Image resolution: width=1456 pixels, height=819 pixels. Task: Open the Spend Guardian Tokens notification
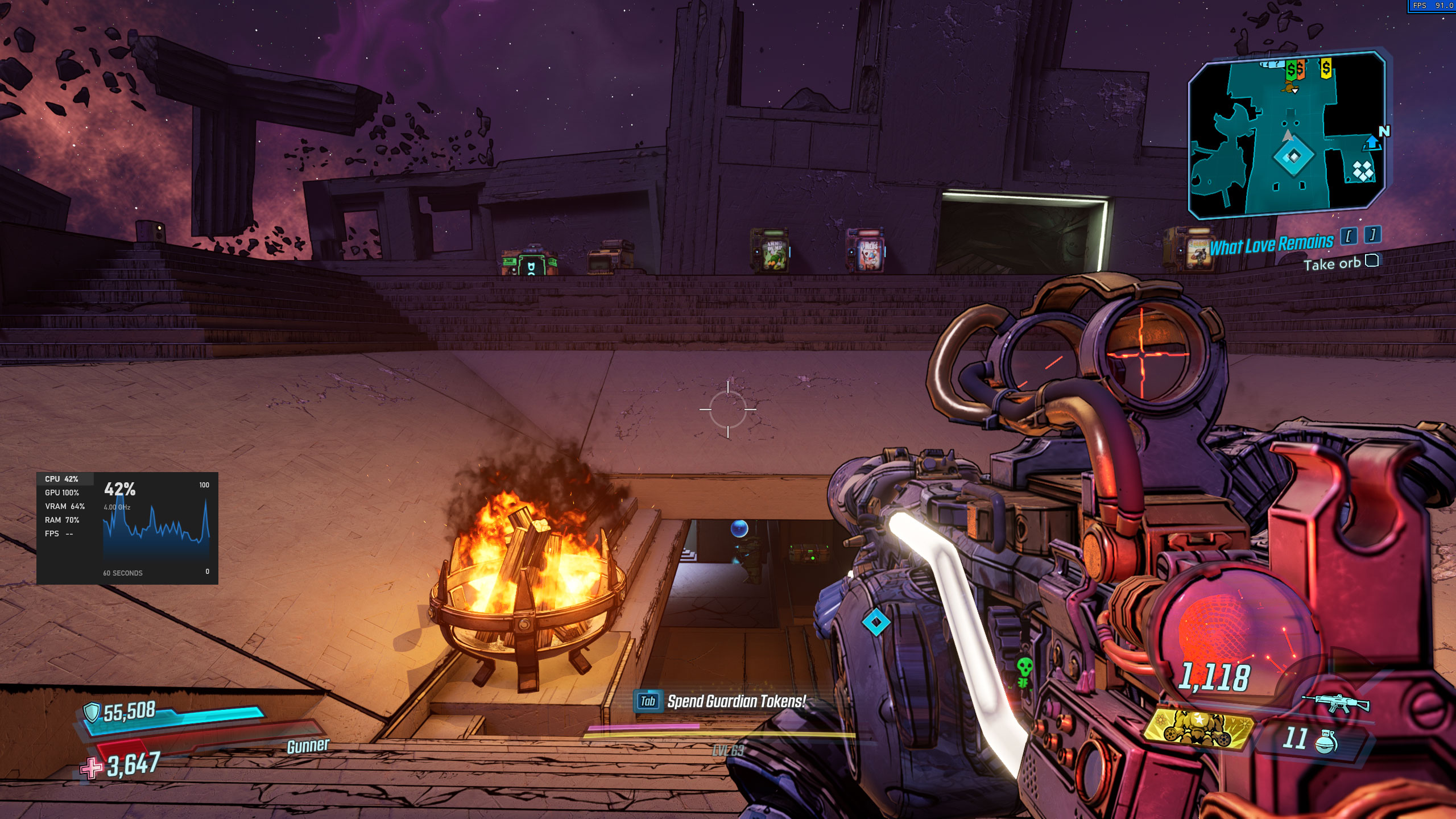click(x=721, y=701)
